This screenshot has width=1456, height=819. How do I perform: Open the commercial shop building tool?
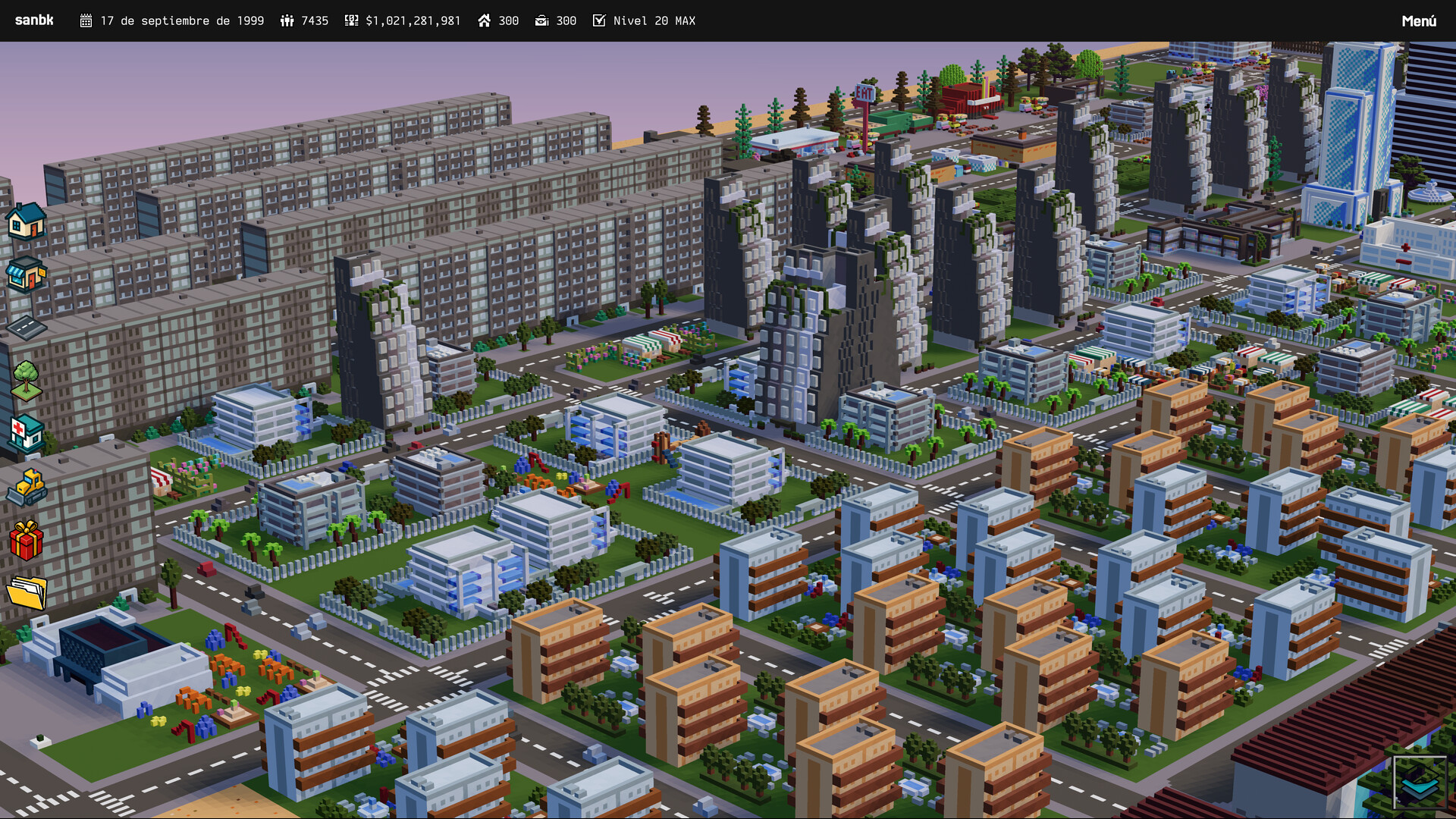click(25, 275)
